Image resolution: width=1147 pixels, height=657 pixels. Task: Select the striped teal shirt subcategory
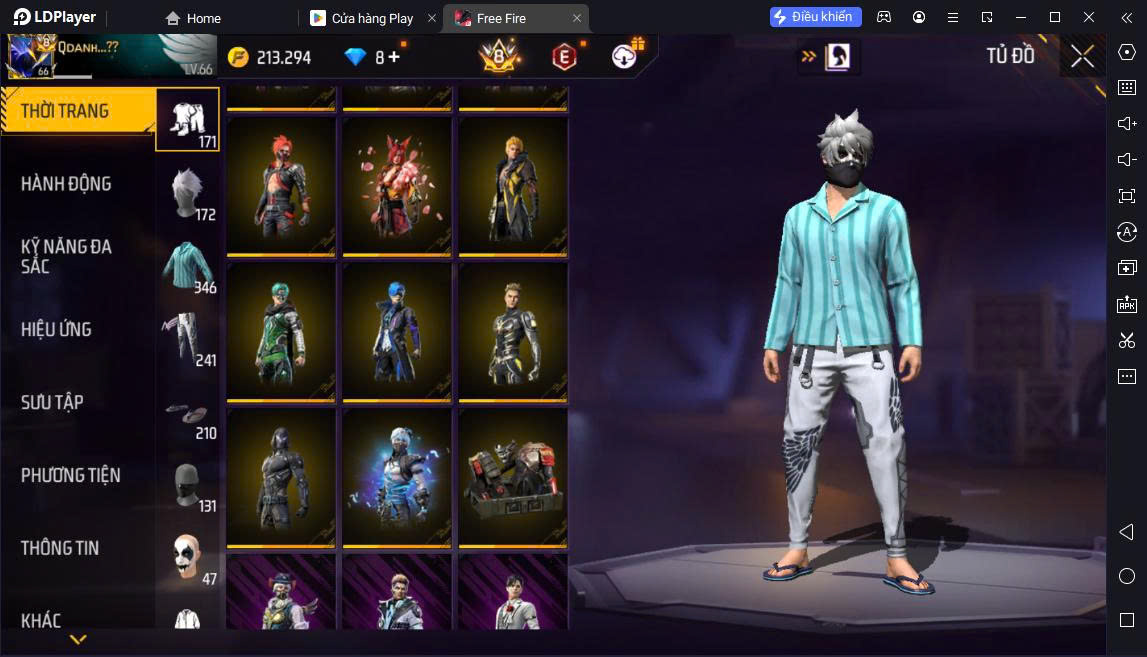coord(189,265)
